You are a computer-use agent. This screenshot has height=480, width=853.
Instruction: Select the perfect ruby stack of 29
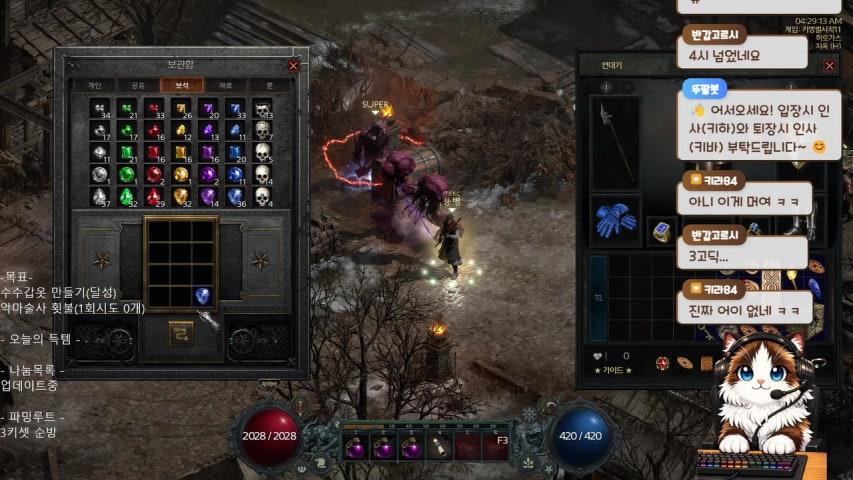pyautogui.click(x=154, y=197)
